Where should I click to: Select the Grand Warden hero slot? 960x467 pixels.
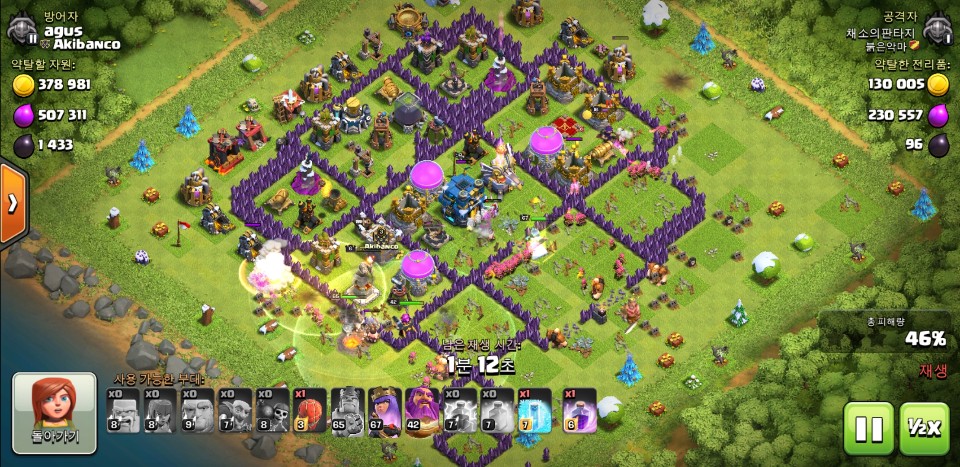422,411
